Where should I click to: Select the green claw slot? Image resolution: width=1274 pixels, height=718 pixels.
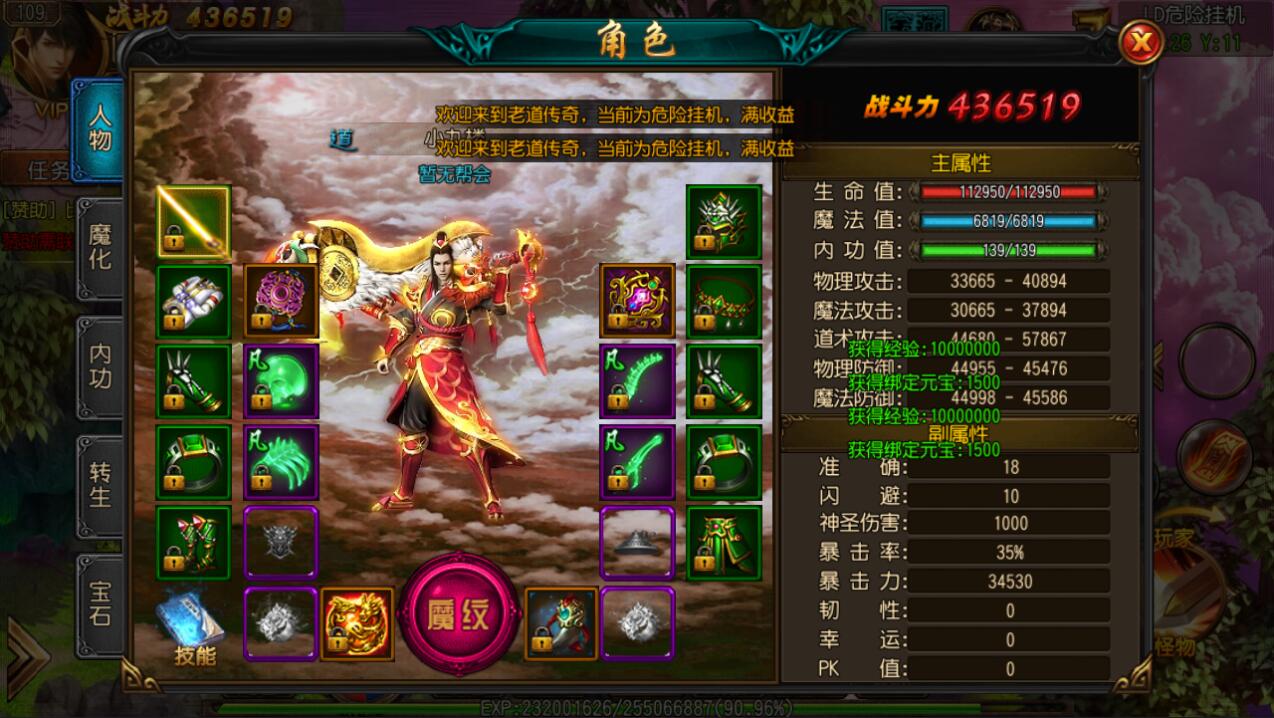point(281,462)
